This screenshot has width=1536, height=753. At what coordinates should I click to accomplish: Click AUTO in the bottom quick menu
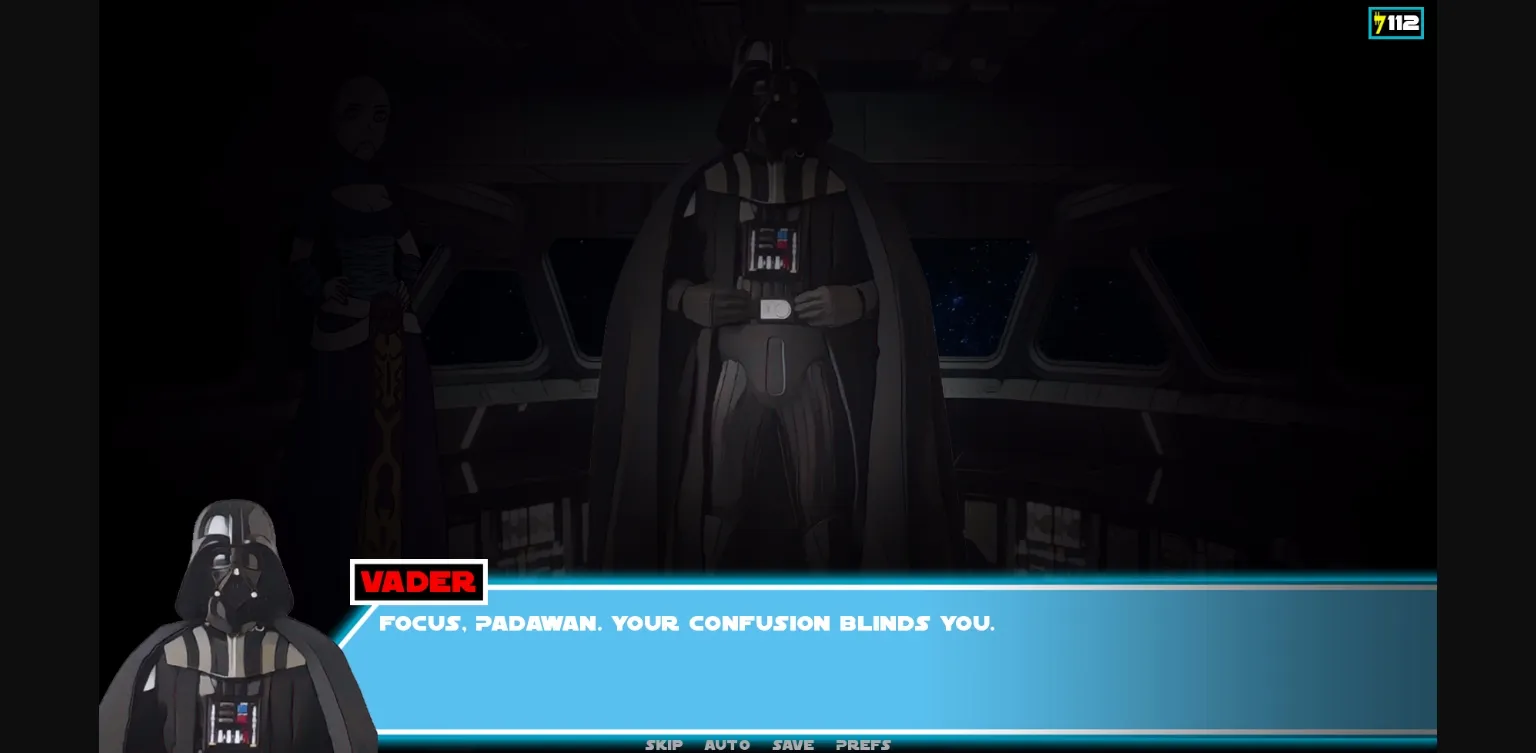[x=727, y=744]
